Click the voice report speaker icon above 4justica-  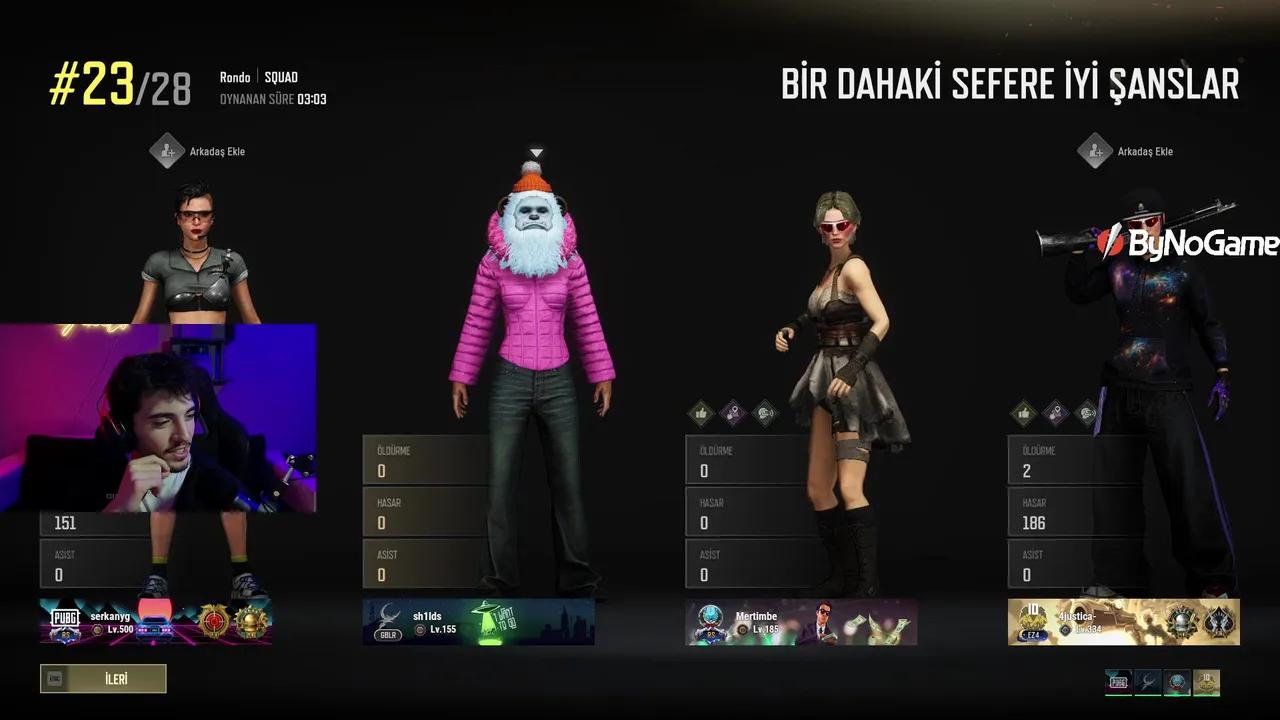(1088, 413)
